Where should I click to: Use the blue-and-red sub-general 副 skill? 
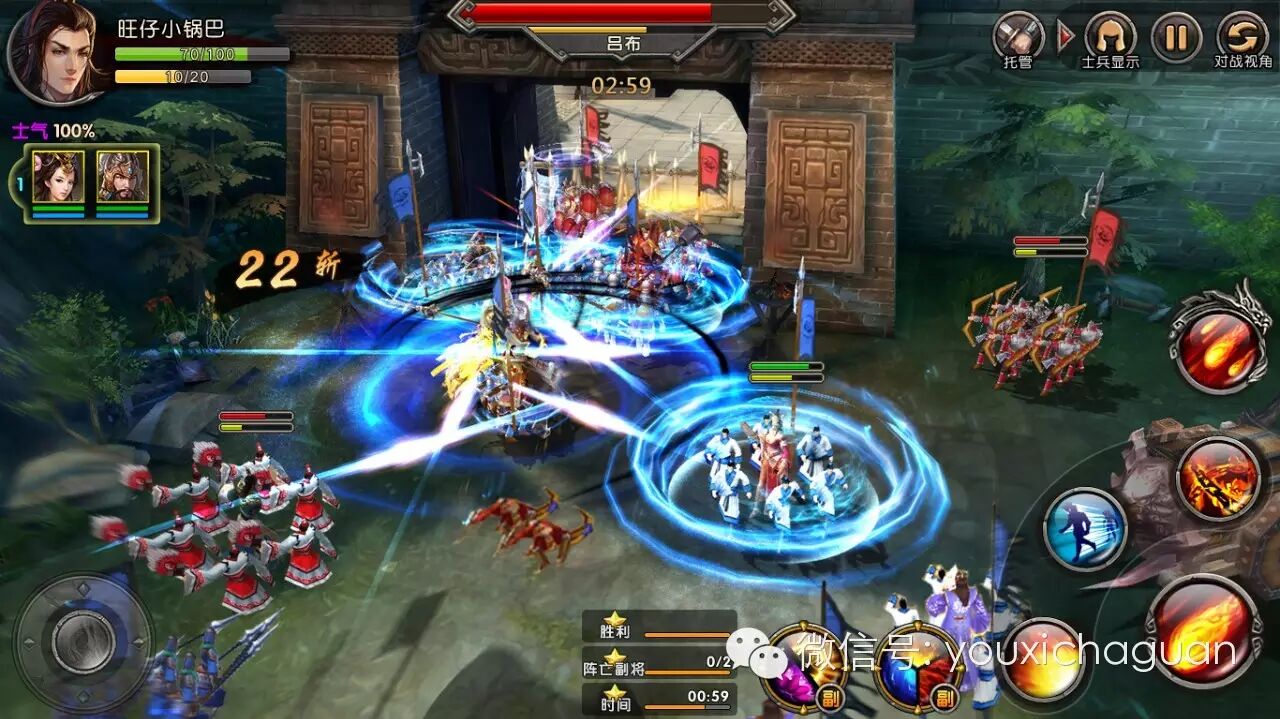917,665
